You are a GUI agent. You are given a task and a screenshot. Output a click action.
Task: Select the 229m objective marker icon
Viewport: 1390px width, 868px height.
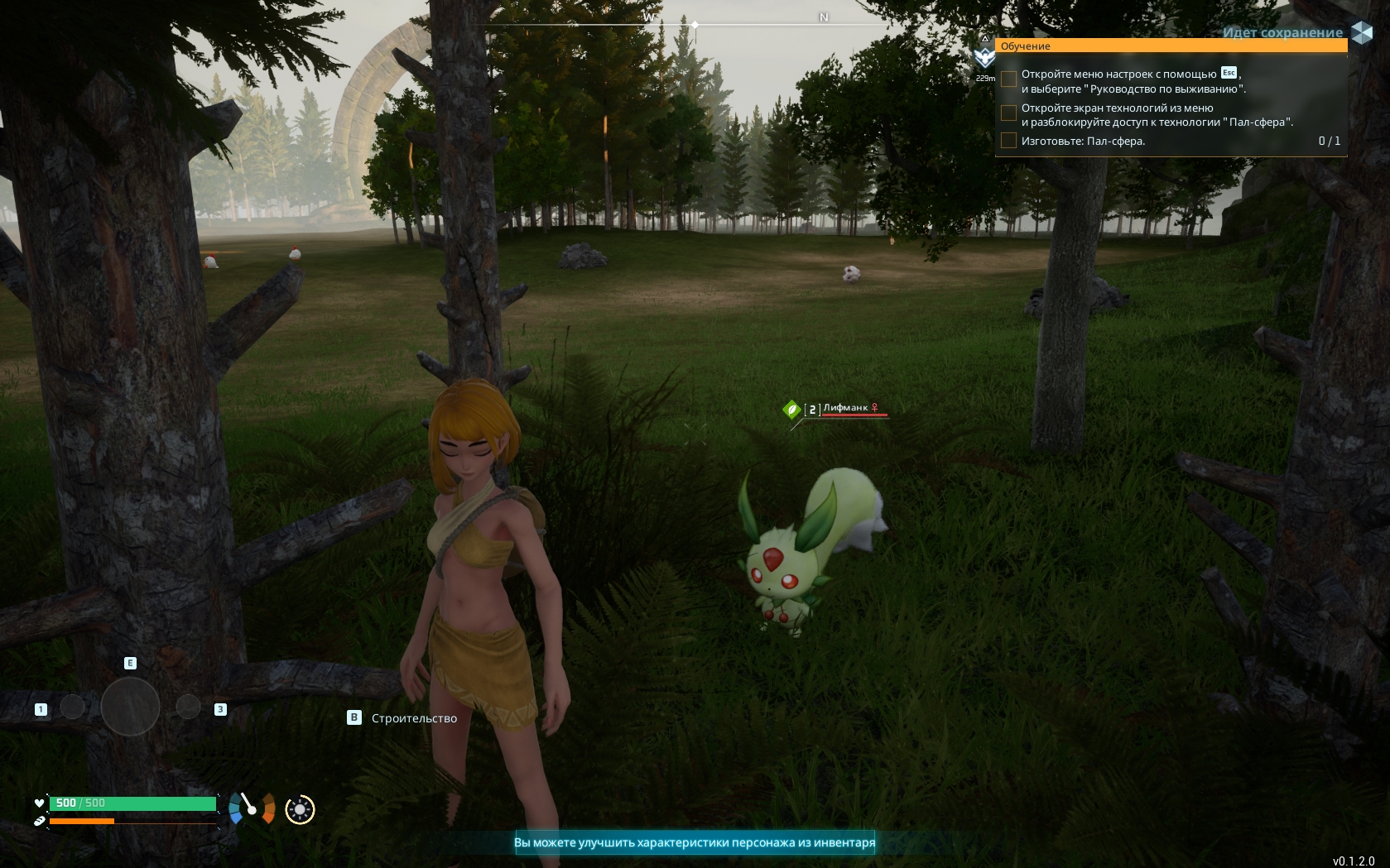(984, 57)
